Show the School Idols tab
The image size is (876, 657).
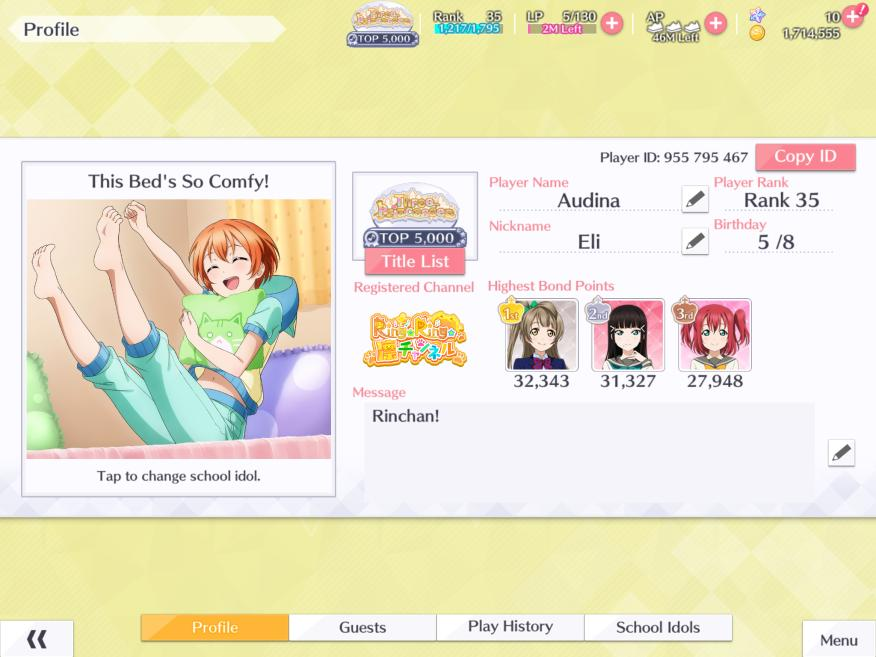point(658,627)
